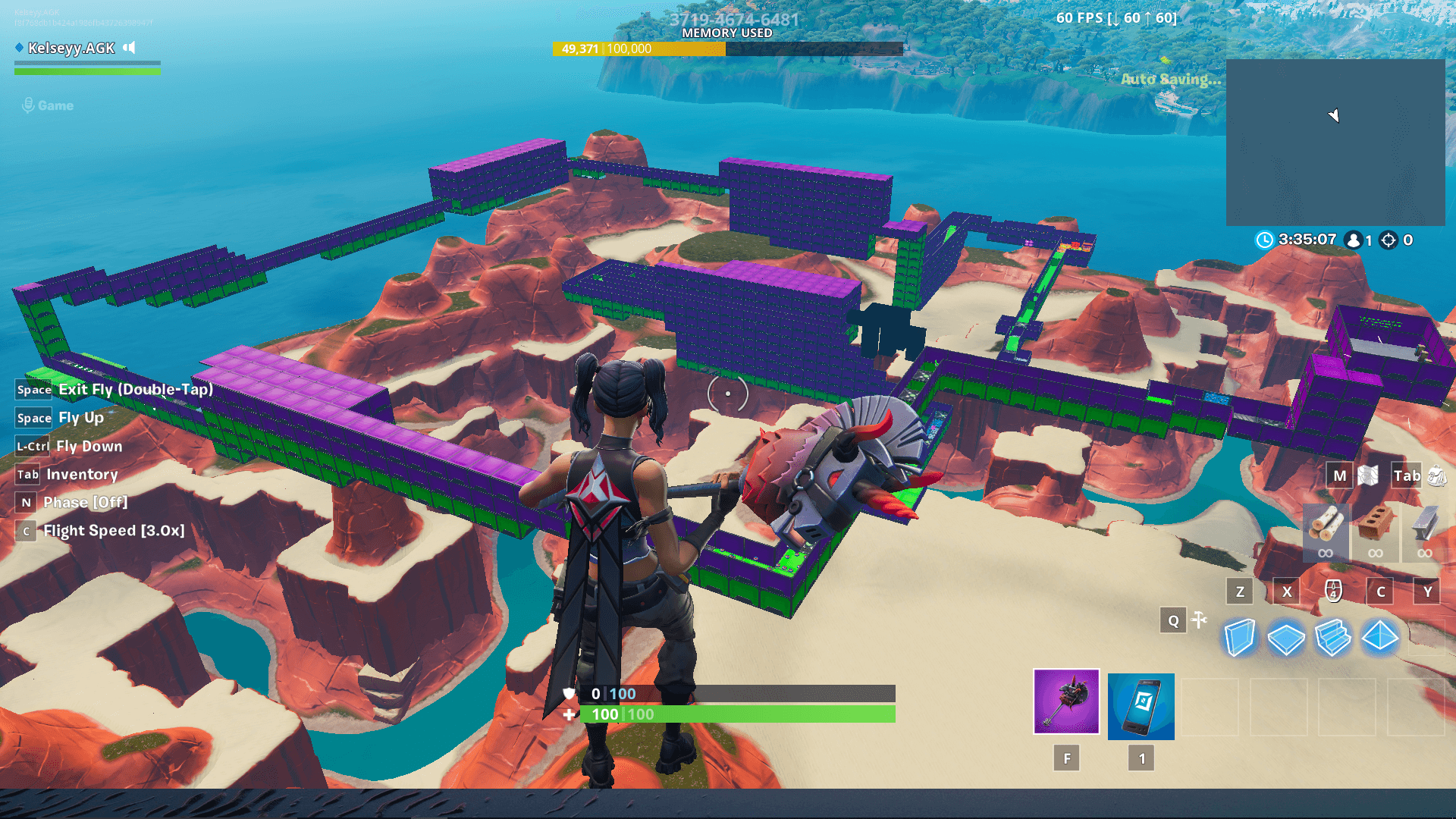Toggle Phase off and on
The image size is (1456, 819).
point(26,502)
